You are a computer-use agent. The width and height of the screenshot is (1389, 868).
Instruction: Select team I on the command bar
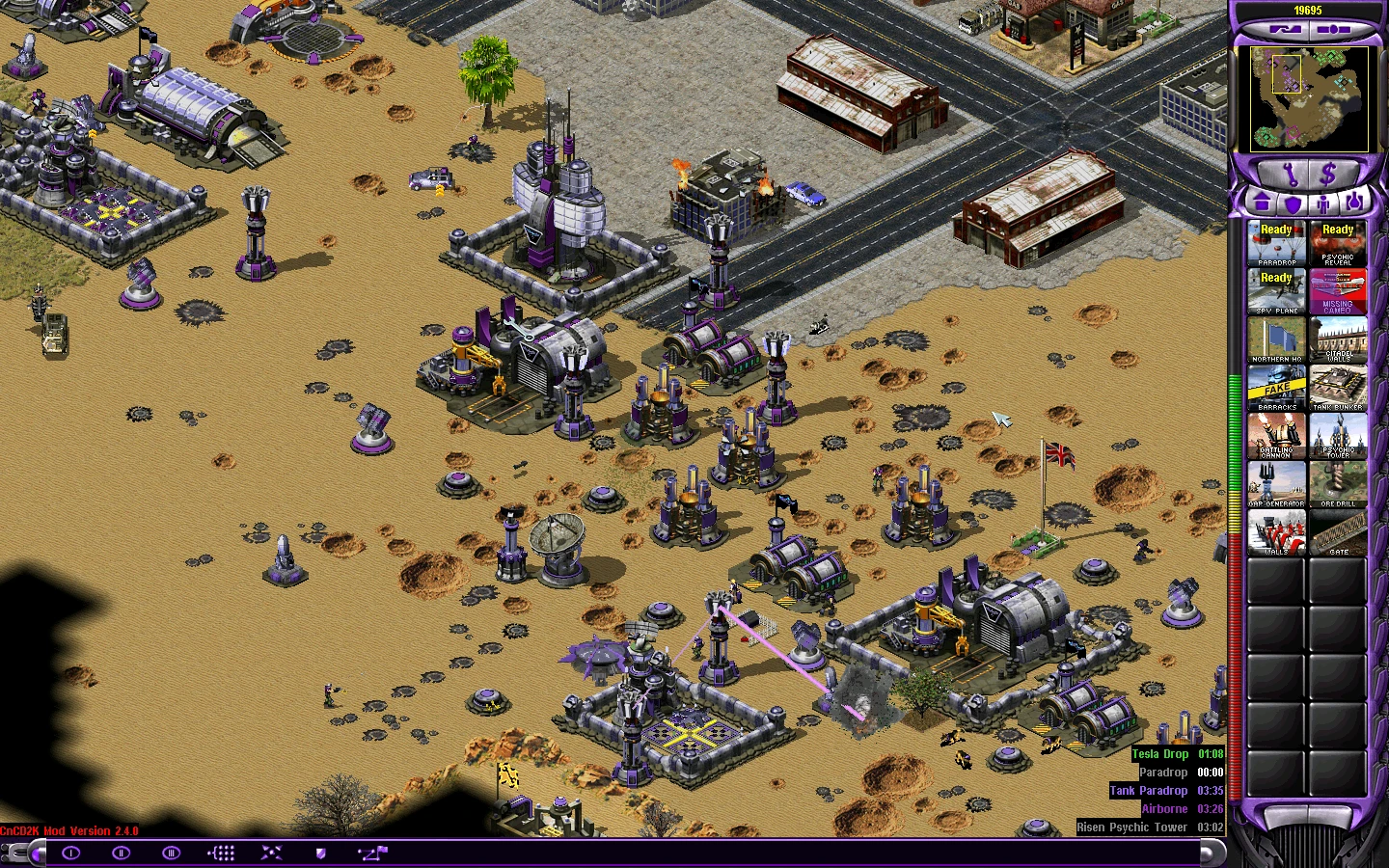[x=71, y=853]
